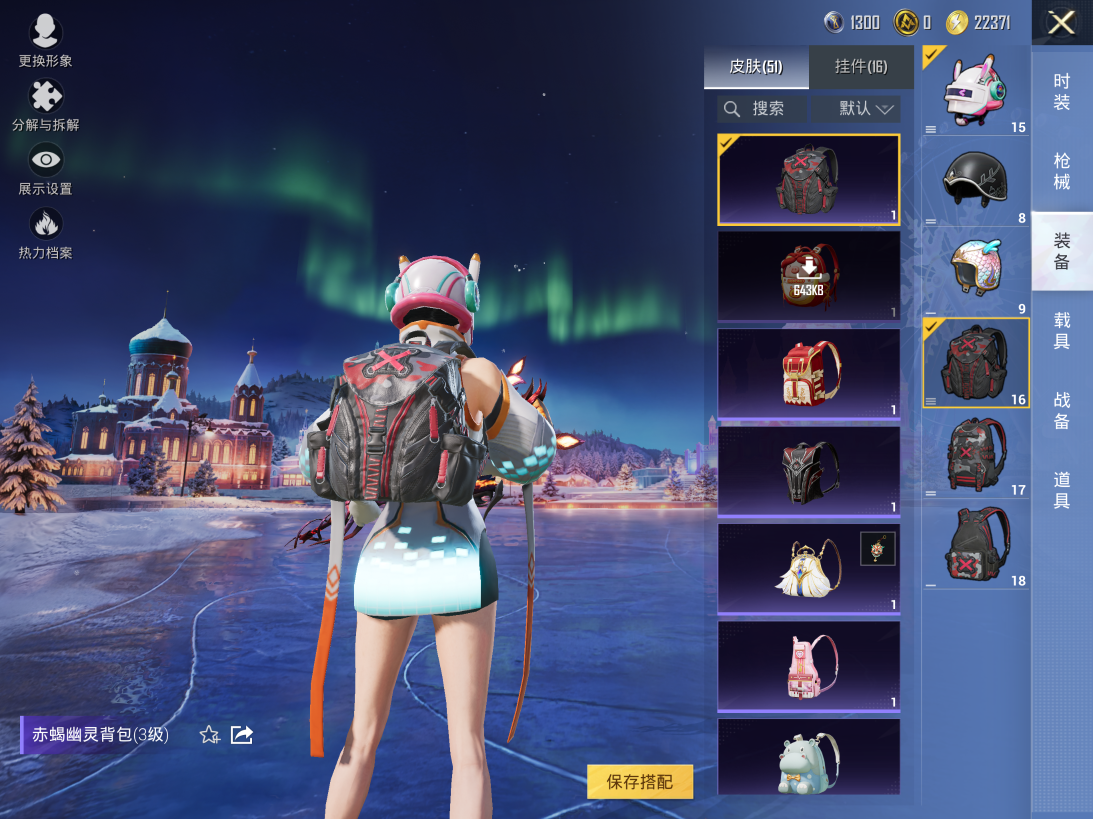Favorite the backpack with the star icon
Screen dimensions: 1093x819
coord(209,735)
